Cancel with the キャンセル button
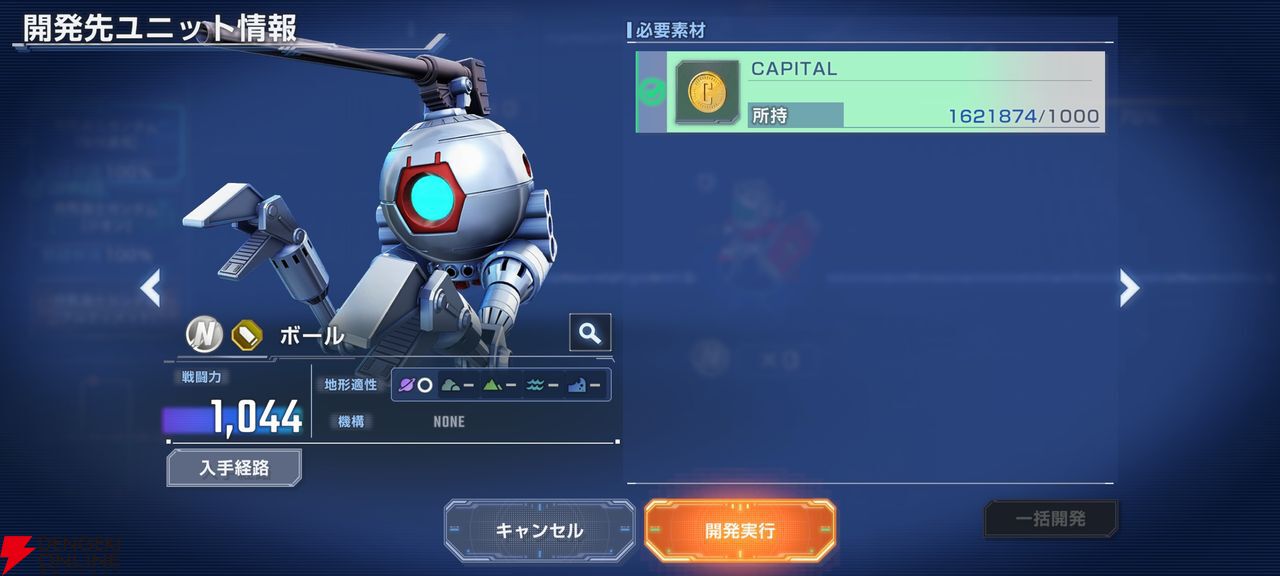The width and height of the screenshot is (1280, 576). tap(539, 530)
